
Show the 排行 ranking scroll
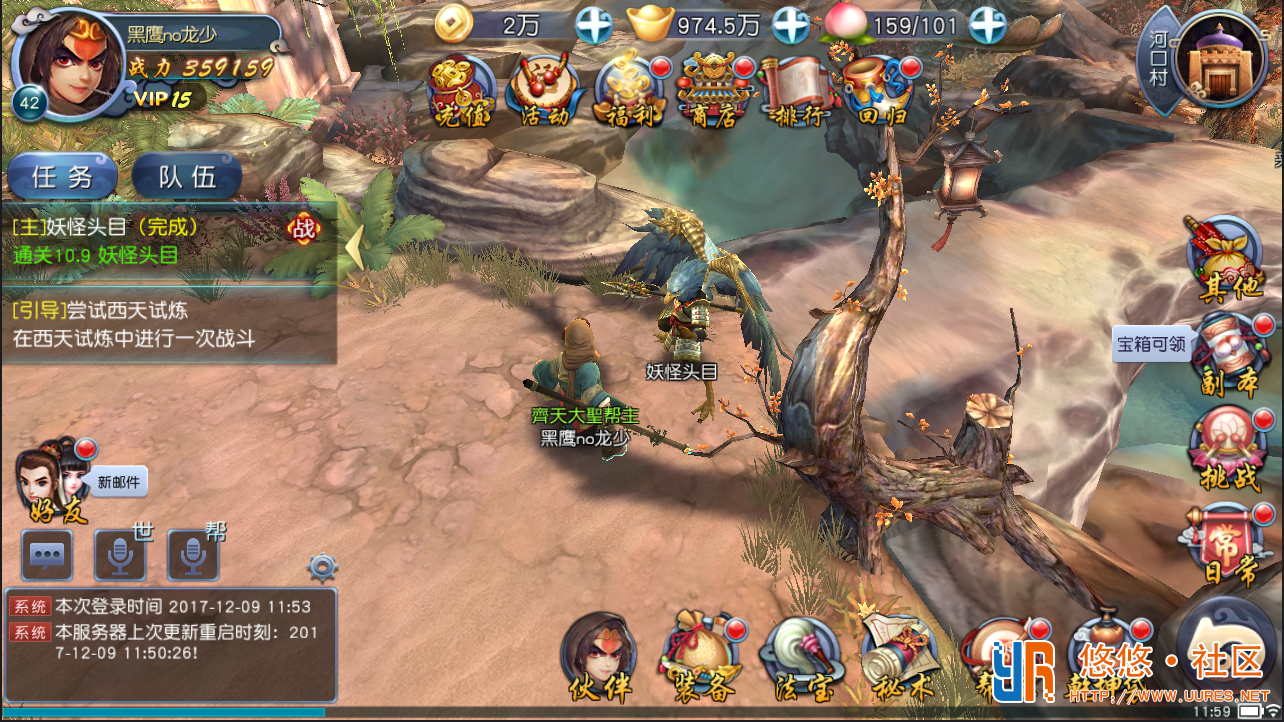[797, 92]
